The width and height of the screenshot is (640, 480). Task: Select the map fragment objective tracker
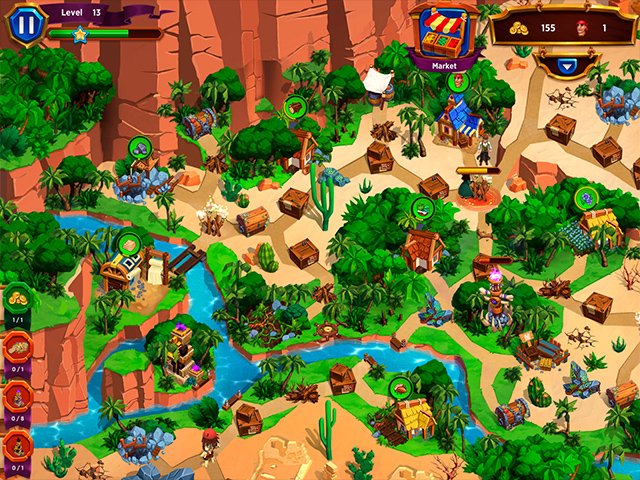click(x=18, y=347)
